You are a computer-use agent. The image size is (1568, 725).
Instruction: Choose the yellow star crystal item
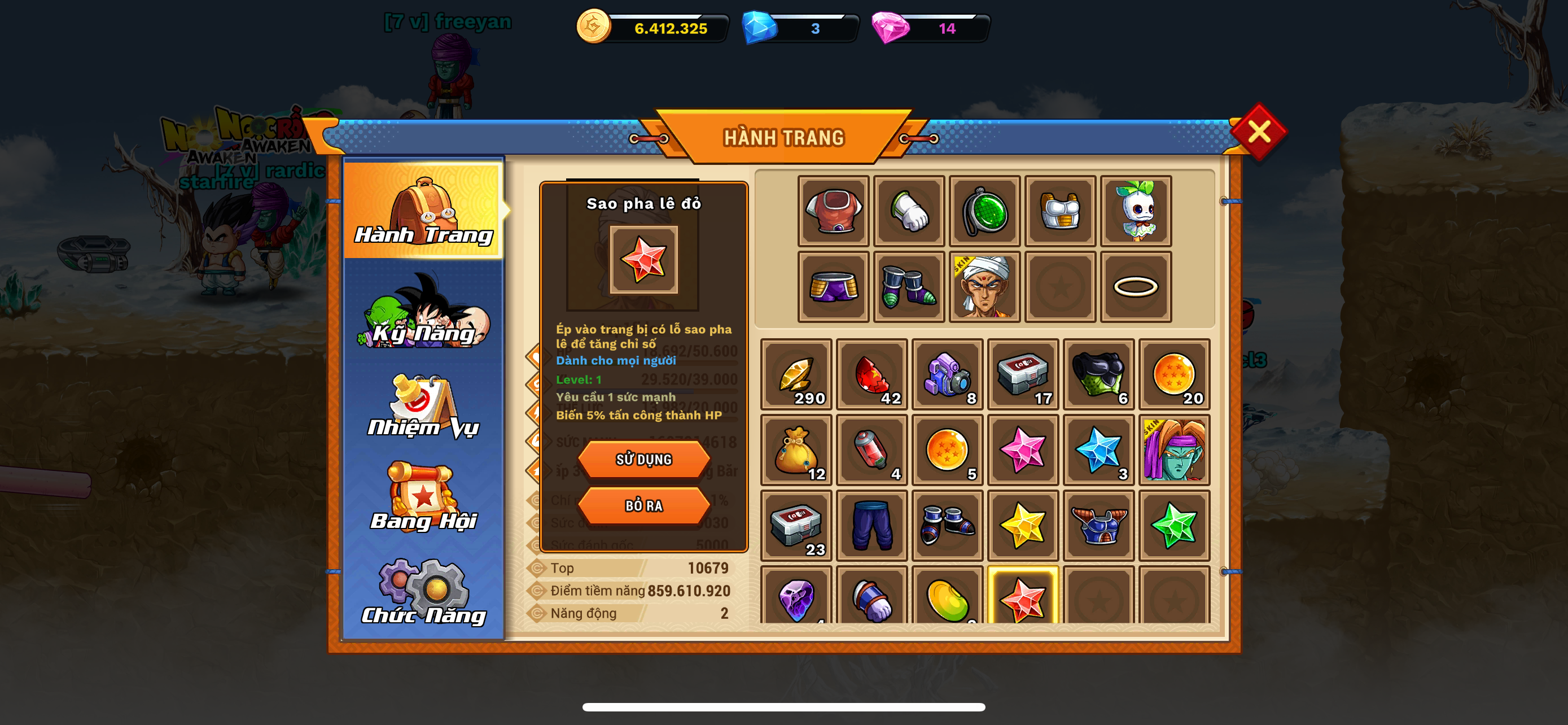tap(1023, 525)
